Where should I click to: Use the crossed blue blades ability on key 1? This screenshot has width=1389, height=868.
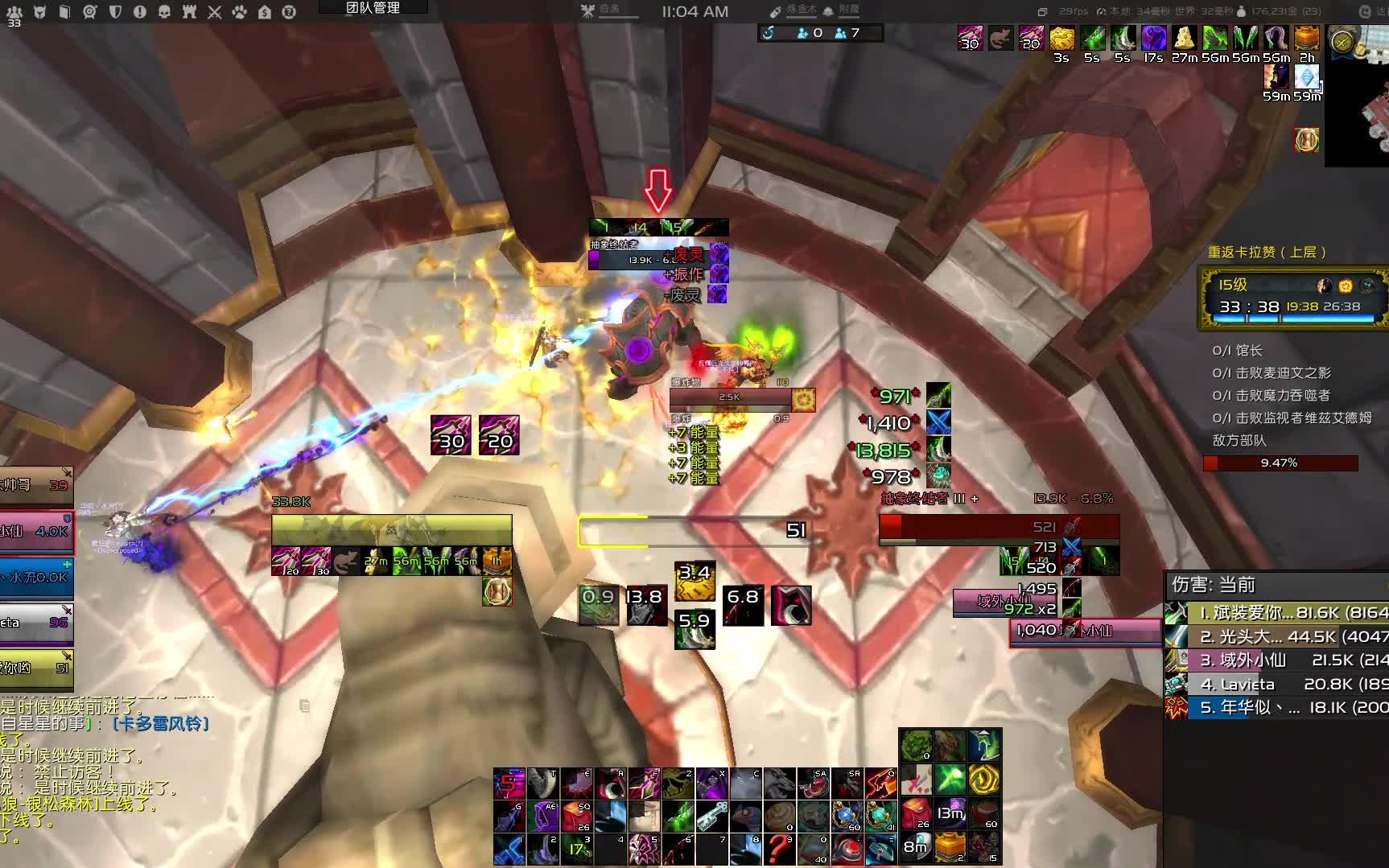pos(509,849)
